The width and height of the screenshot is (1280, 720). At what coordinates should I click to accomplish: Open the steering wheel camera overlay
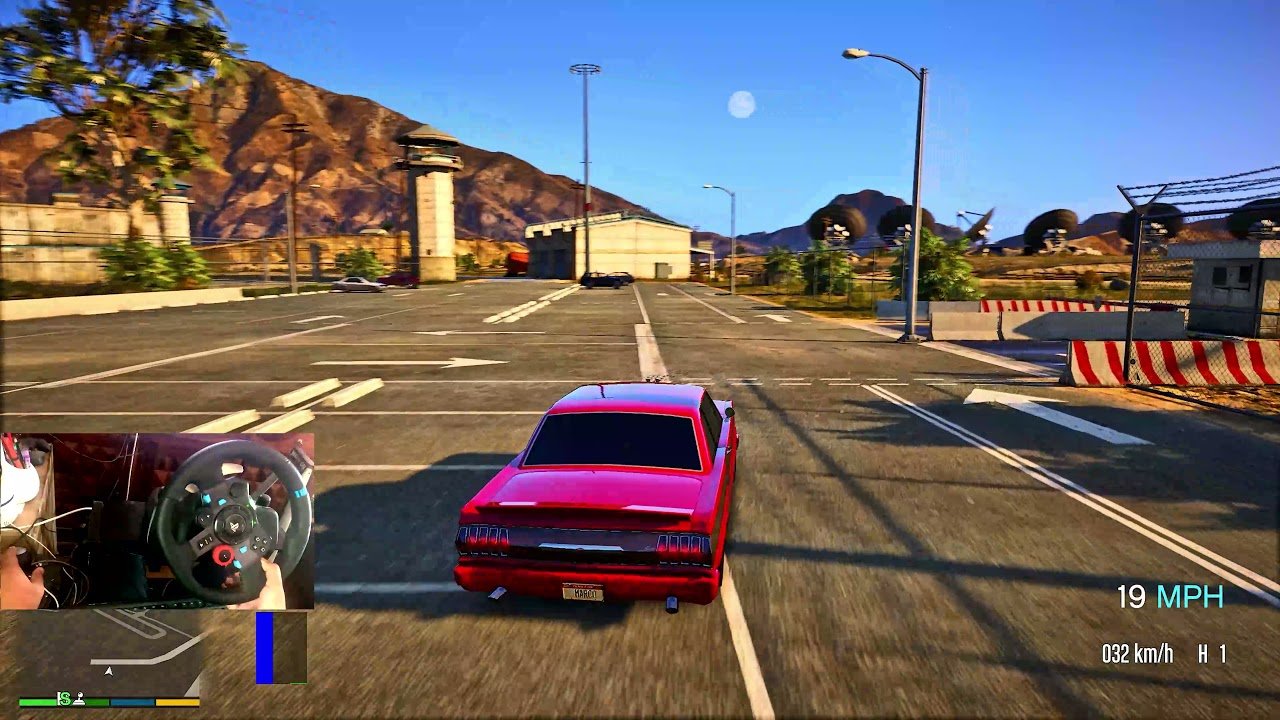click(157, 520)
